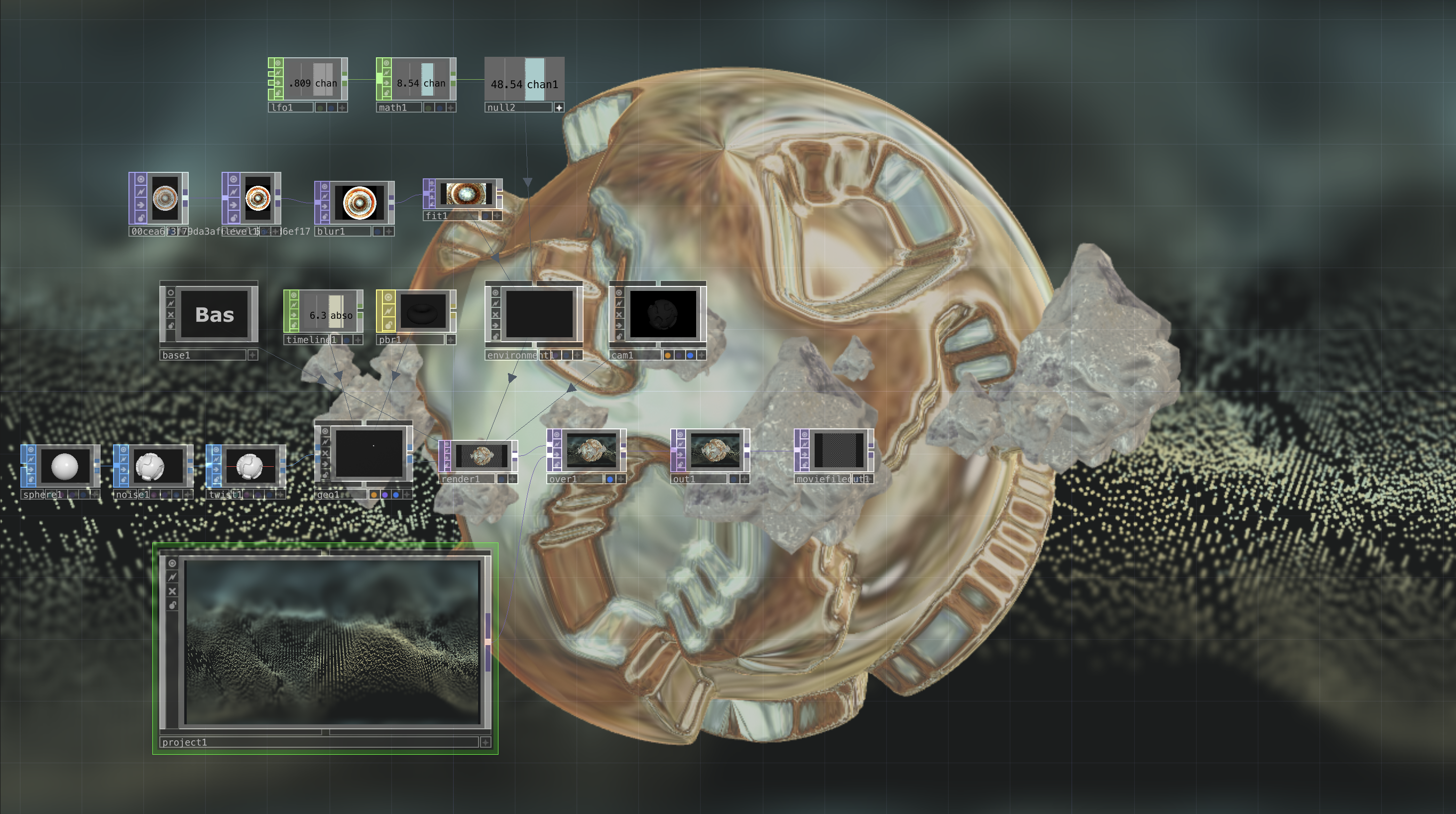The image size is (1456, 814).
Task: Toggle the viewer active flag on lfo1
Action: coord(279,63)
